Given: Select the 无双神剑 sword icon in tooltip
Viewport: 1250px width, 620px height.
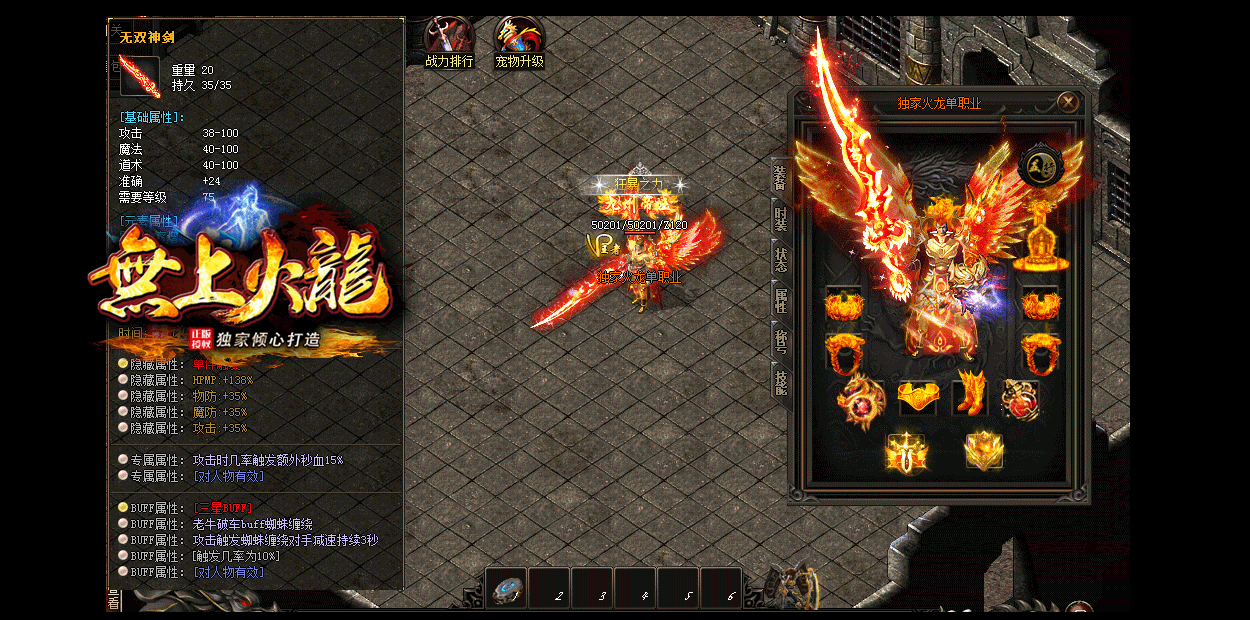Looking at the screenshot, I should 139,77.
